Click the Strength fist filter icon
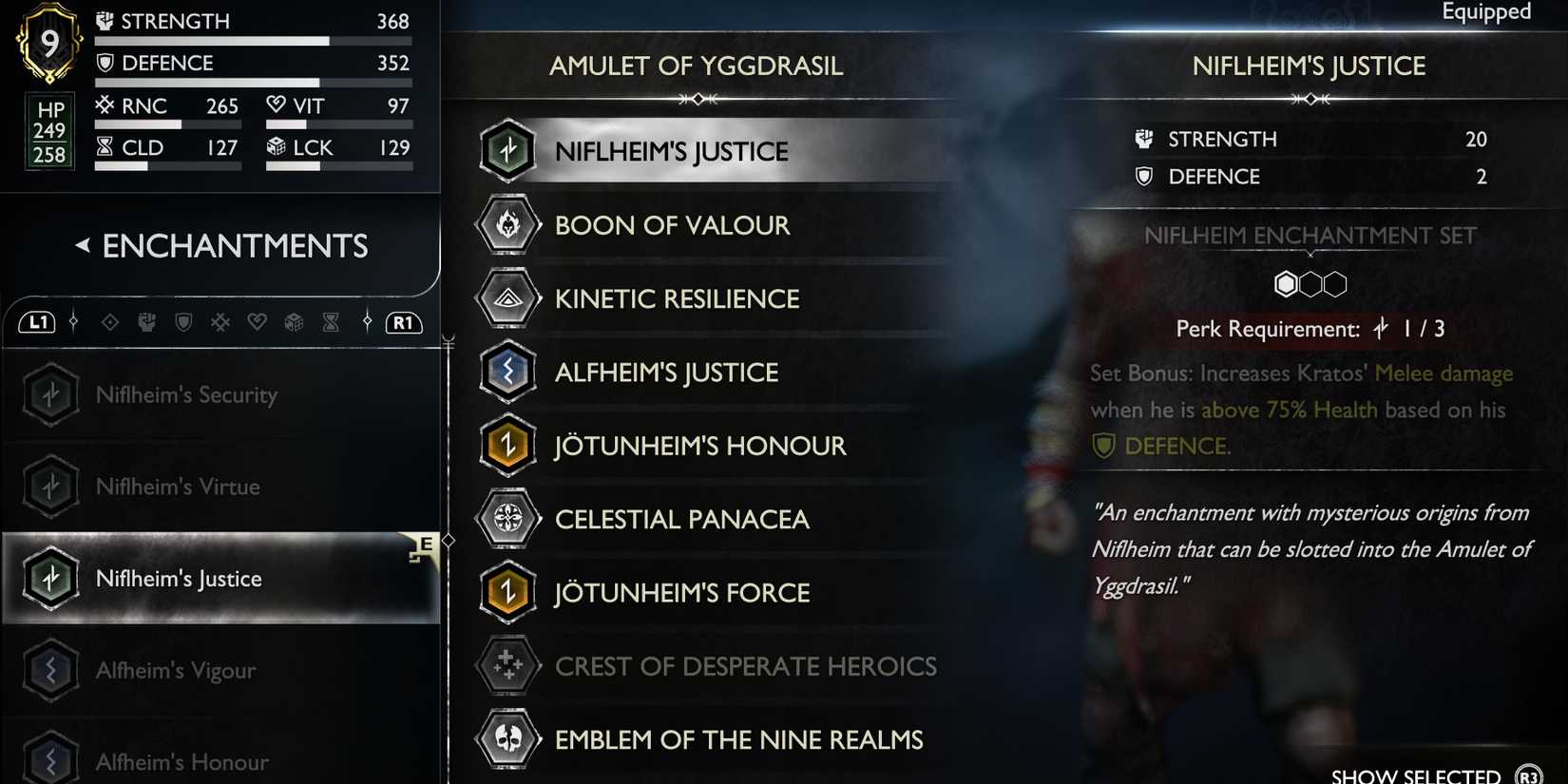The image size is (1568, 784). [x=147, y=323]
